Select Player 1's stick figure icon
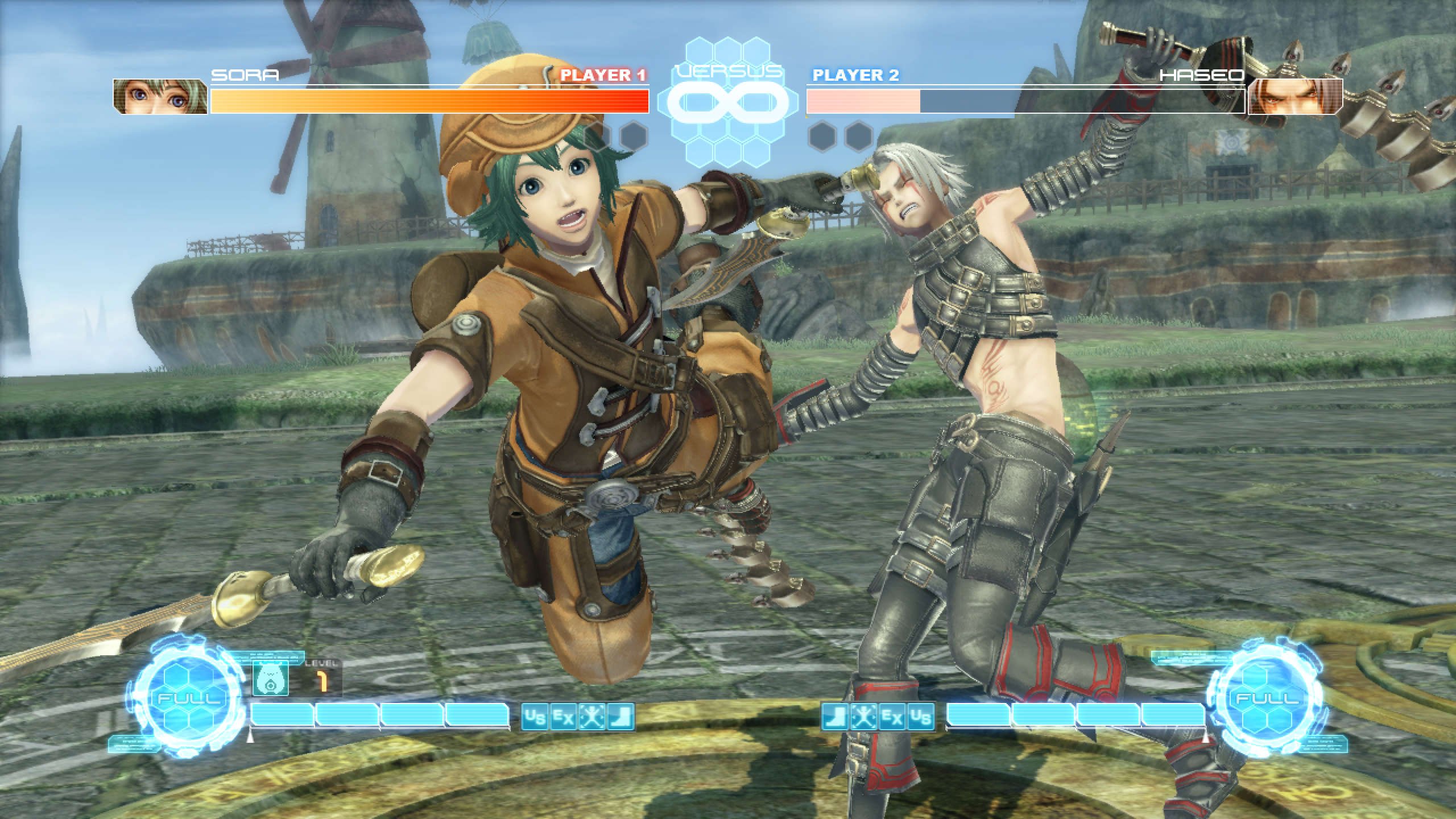This screenshot has width=1456, height=819. pyautogui.click(x=592, y=718)
